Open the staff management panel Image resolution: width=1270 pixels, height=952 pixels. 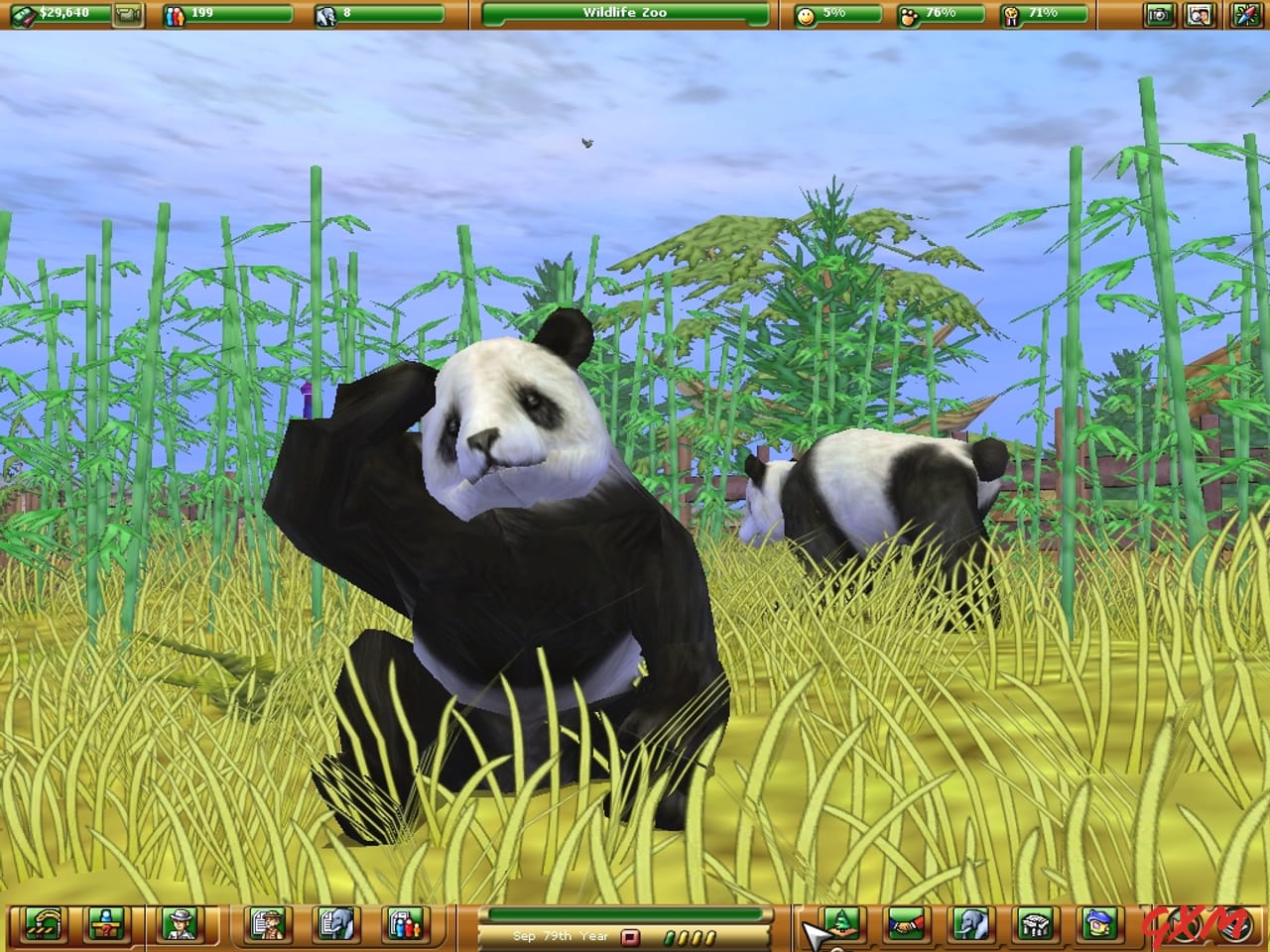point(182,927)
